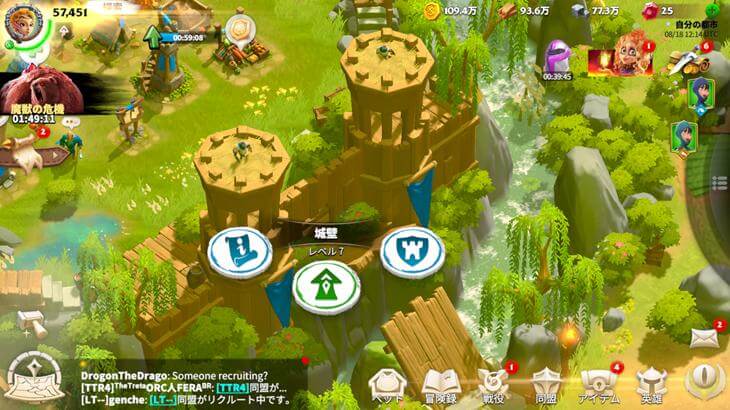Tap the green wall upgrade arrow button
Viewport: 730px width, 410px height.
click(x=325, y=289)
